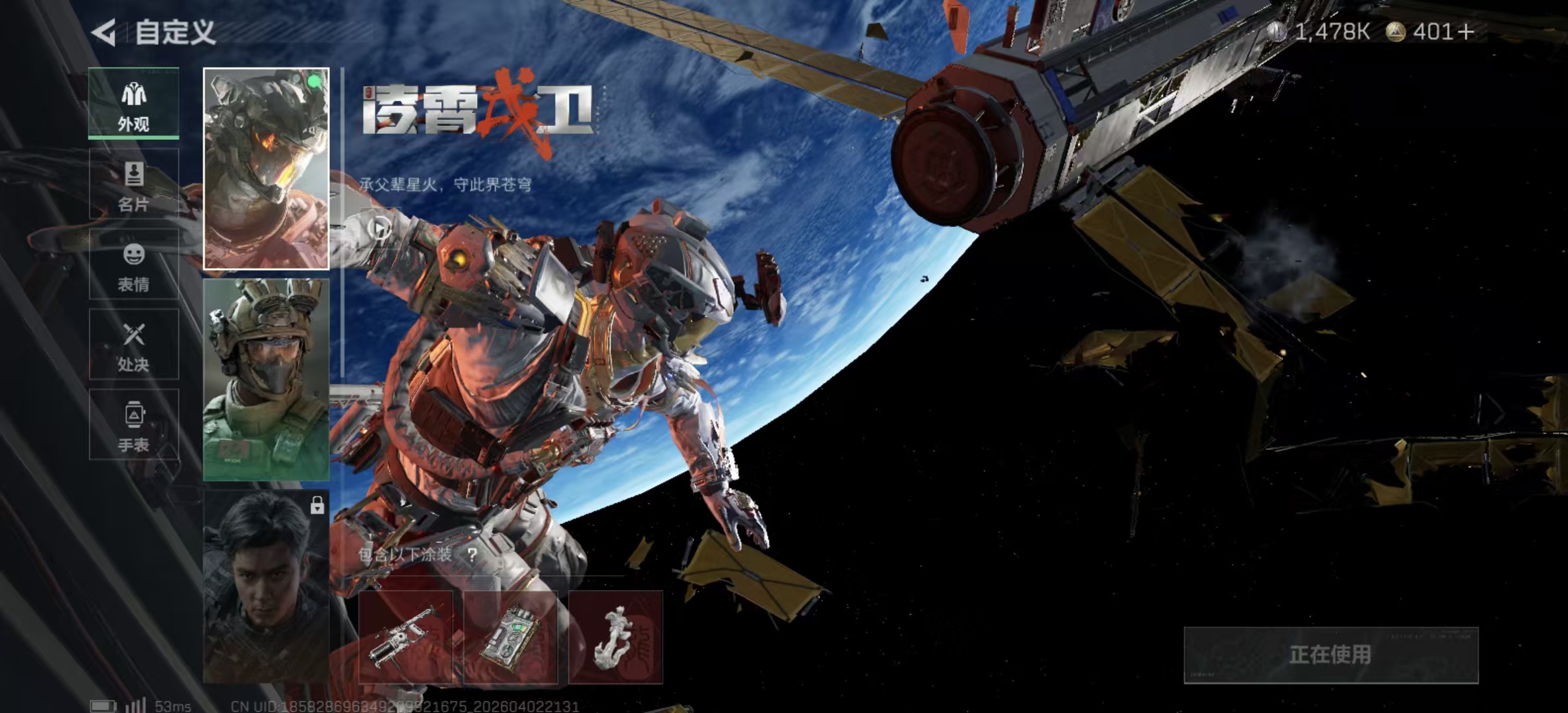The image size is (1568, 713).
Task: Choose the tan helmet soldier skin thumbnail
Action: 266,380
